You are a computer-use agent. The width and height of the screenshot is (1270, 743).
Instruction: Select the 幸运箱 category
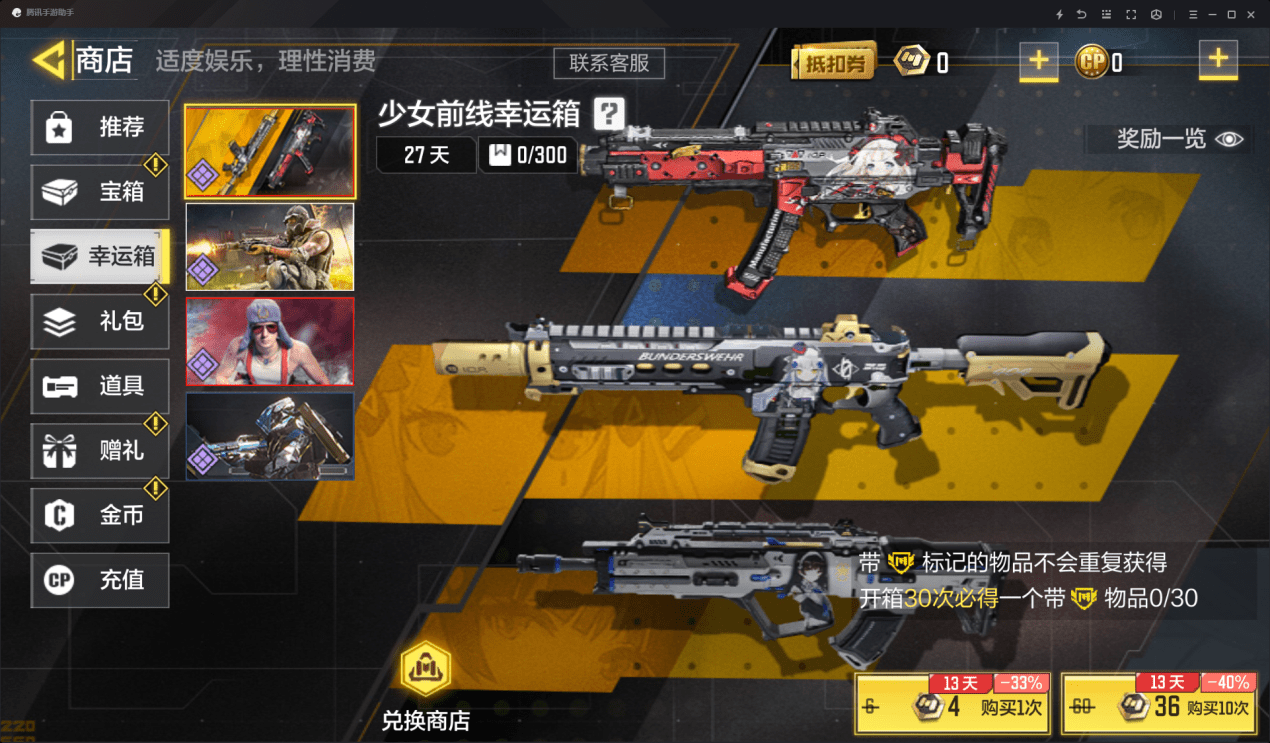tap(100, 257)
